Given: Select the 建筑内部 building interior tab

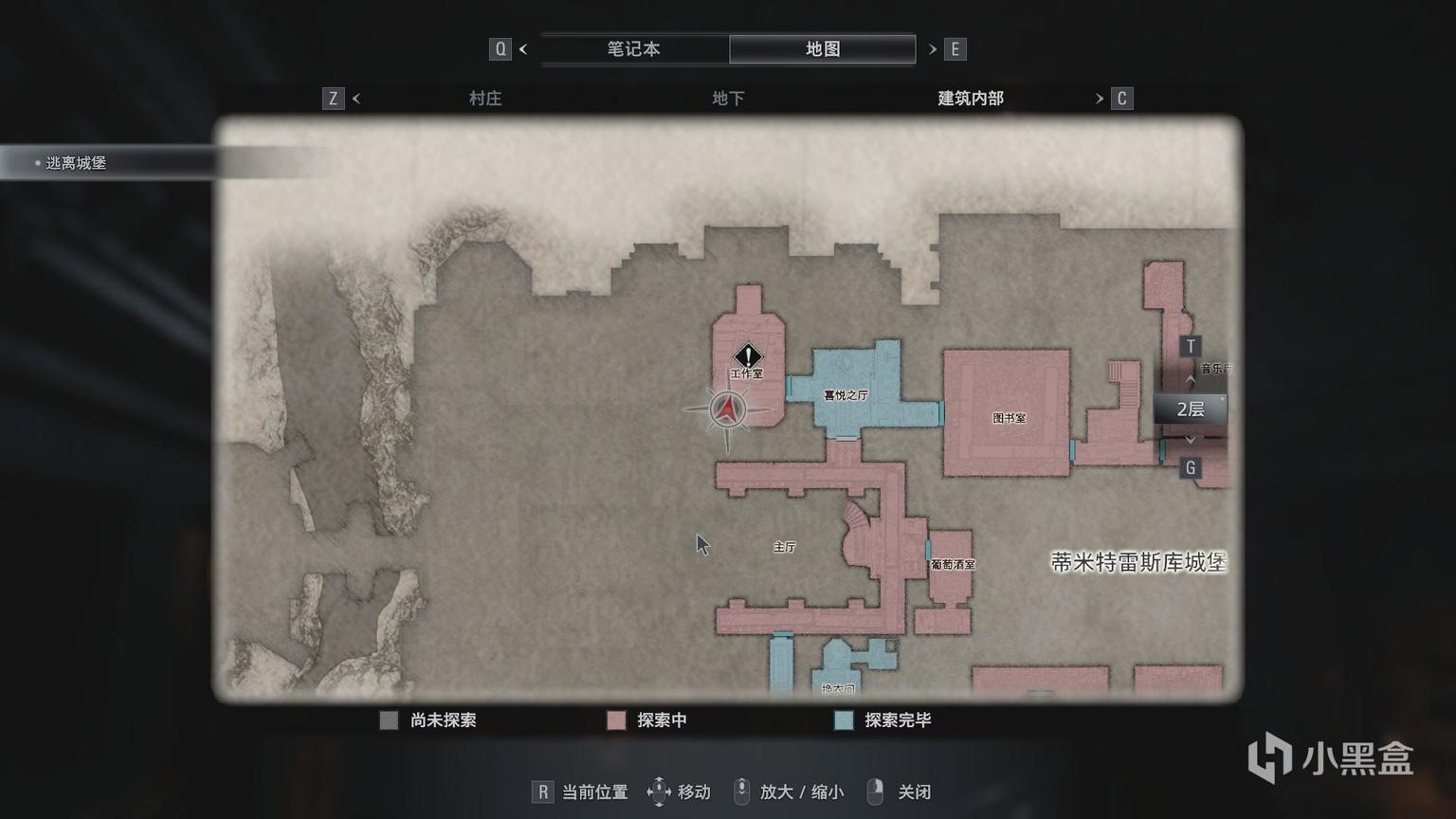Looking at the screenshot, I should tap(970, 99).
